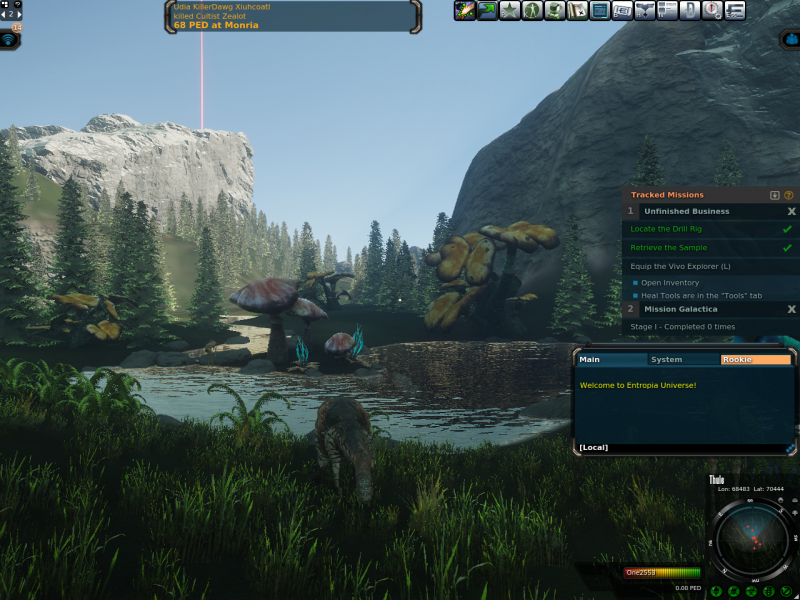Open the map icon in top toolbar
This screenshot has height=600, width=800.
[578, 11]
